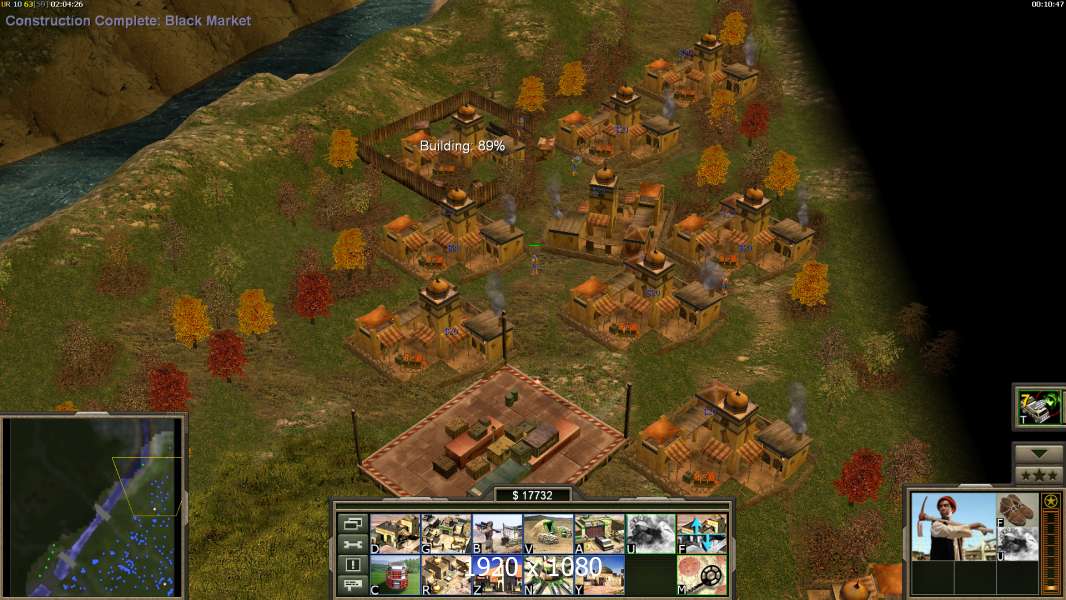This screenshot has height=600, width=1066.
Task: Open the chat message button
Action: [x=351, y=586]
